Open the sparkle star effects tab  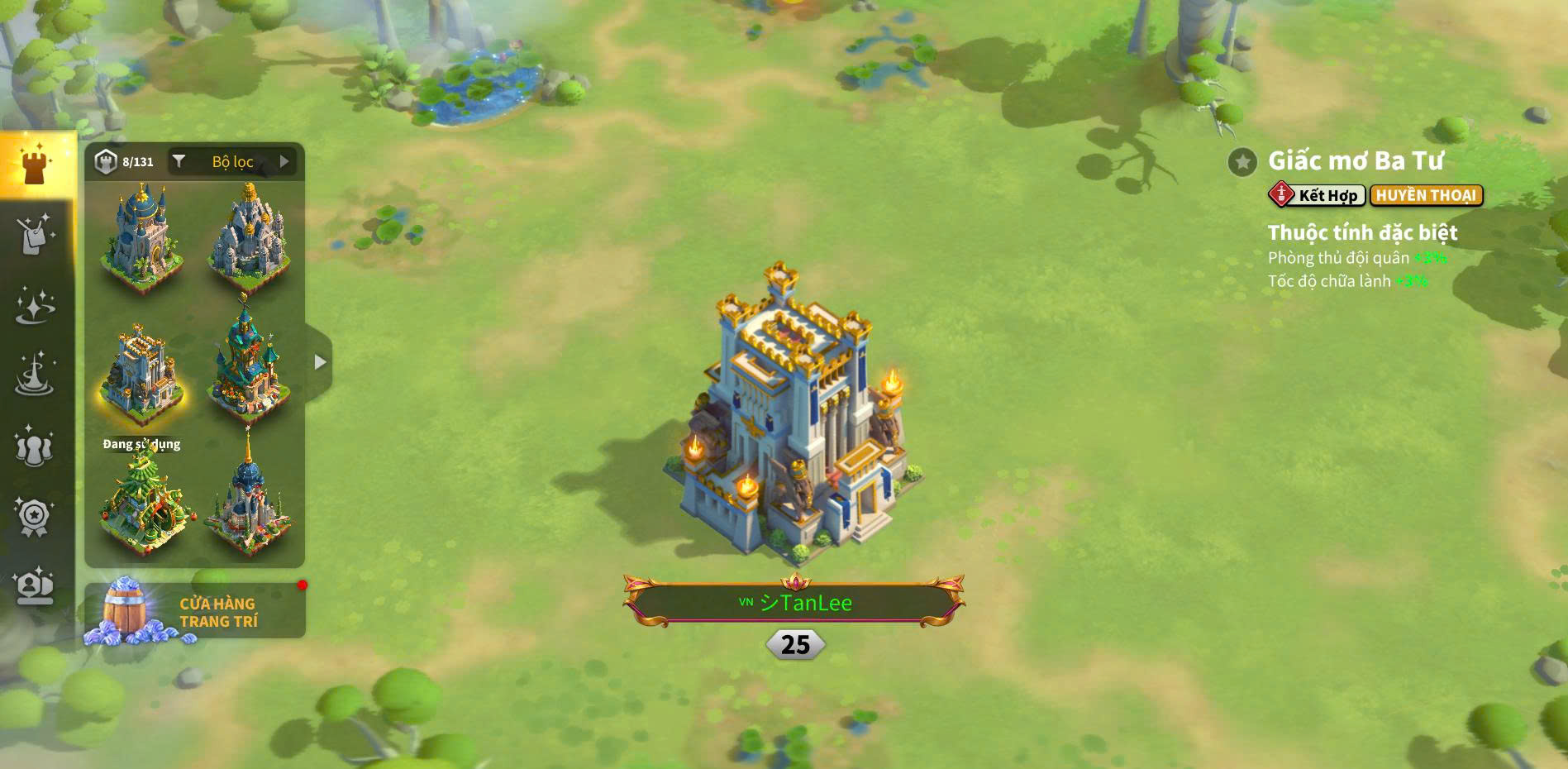pos(35,305)
